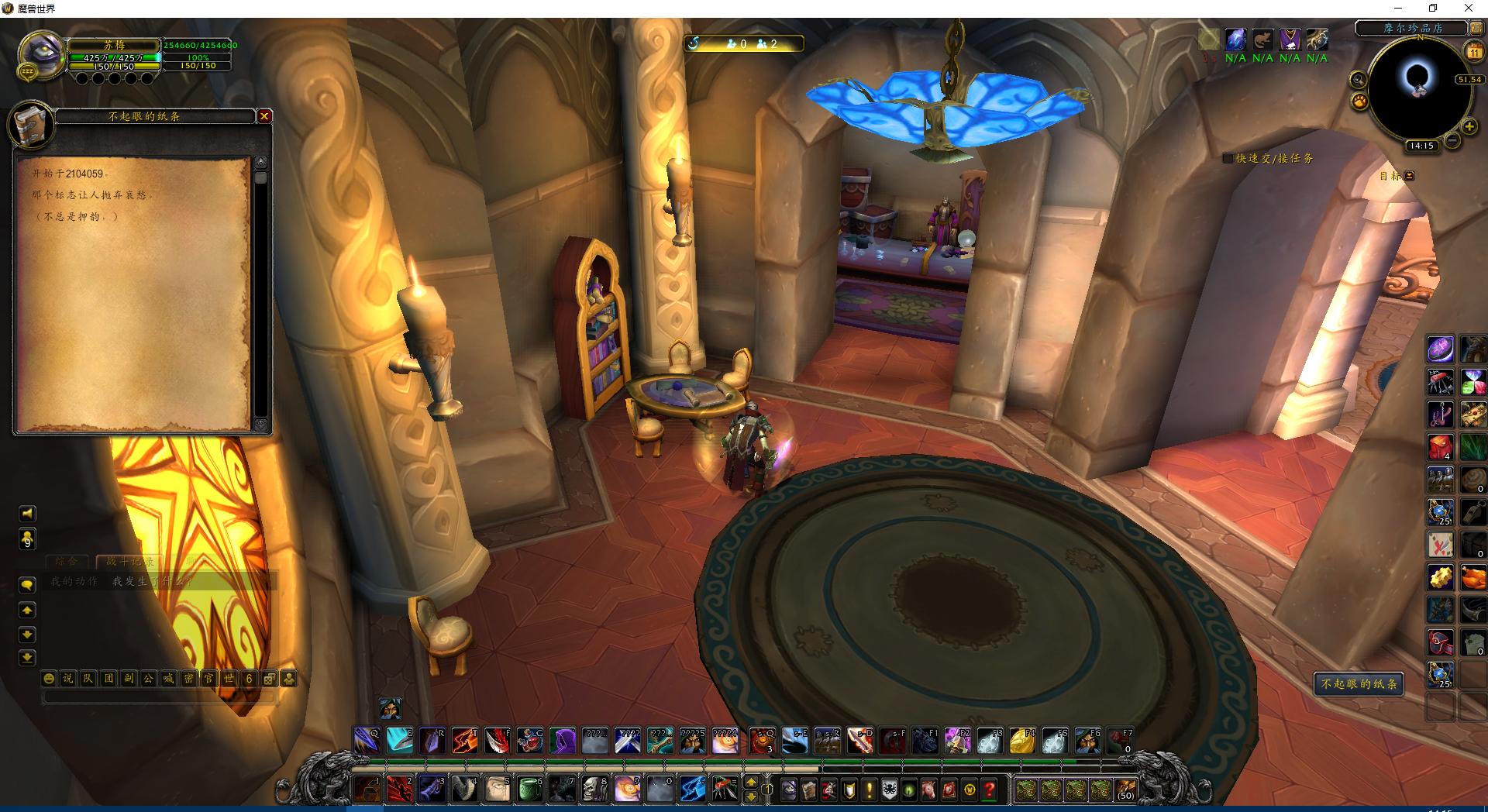
Task: Click the orange paw print minimap button
Action: coord(1359,101)
